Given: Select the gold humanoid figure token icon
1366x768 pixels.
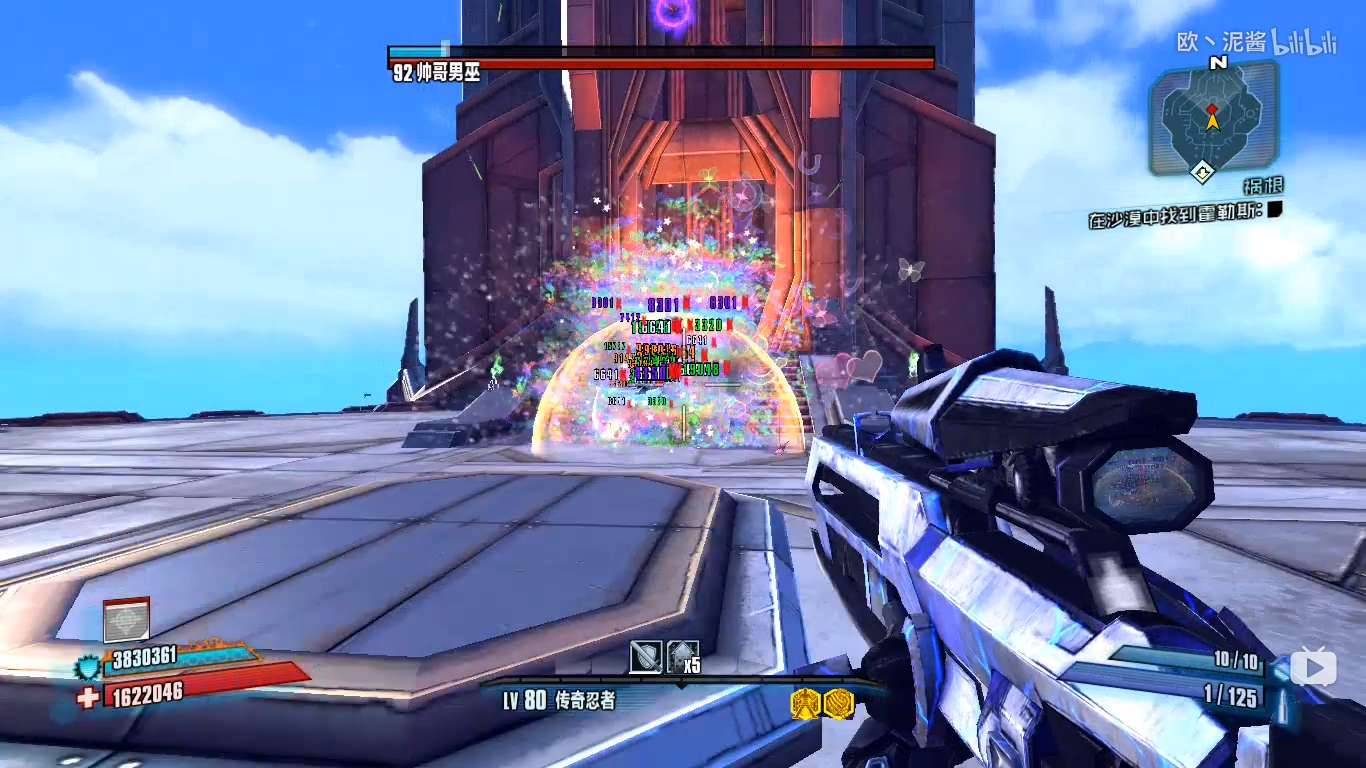Looking at the screenshot, I should click(806, 704).
